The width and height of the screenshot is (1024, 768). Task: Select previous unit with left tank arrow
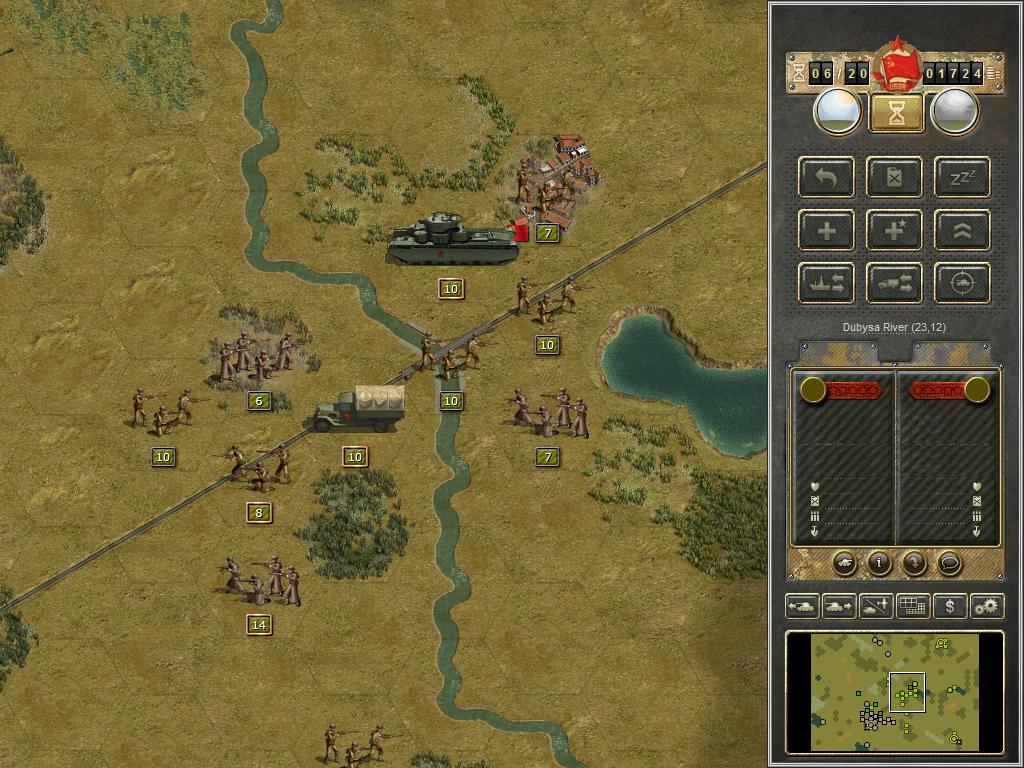coord(802,606)
